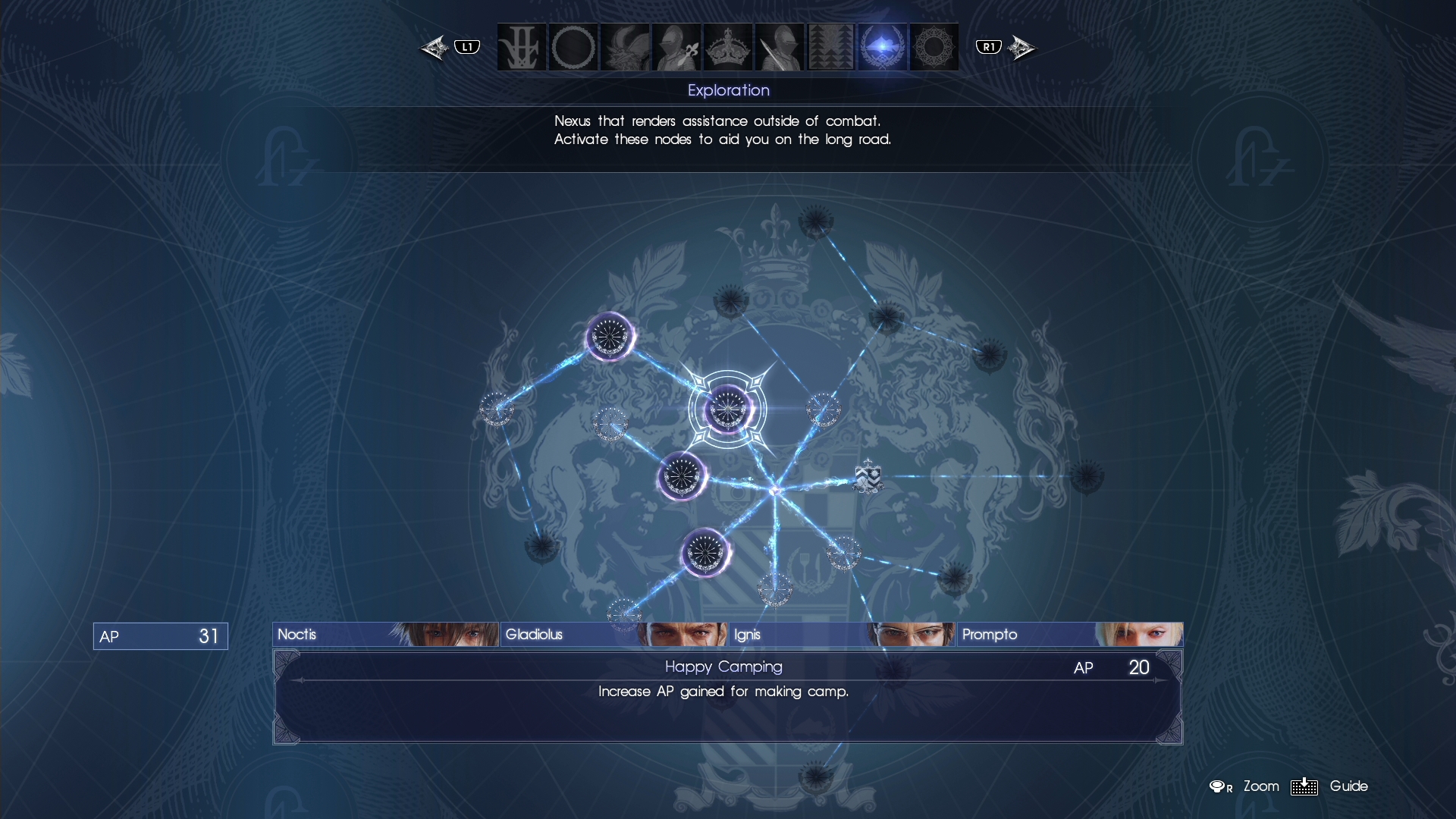
Task: Go to the next nexus with right arrow
Action: point(1021,48)
